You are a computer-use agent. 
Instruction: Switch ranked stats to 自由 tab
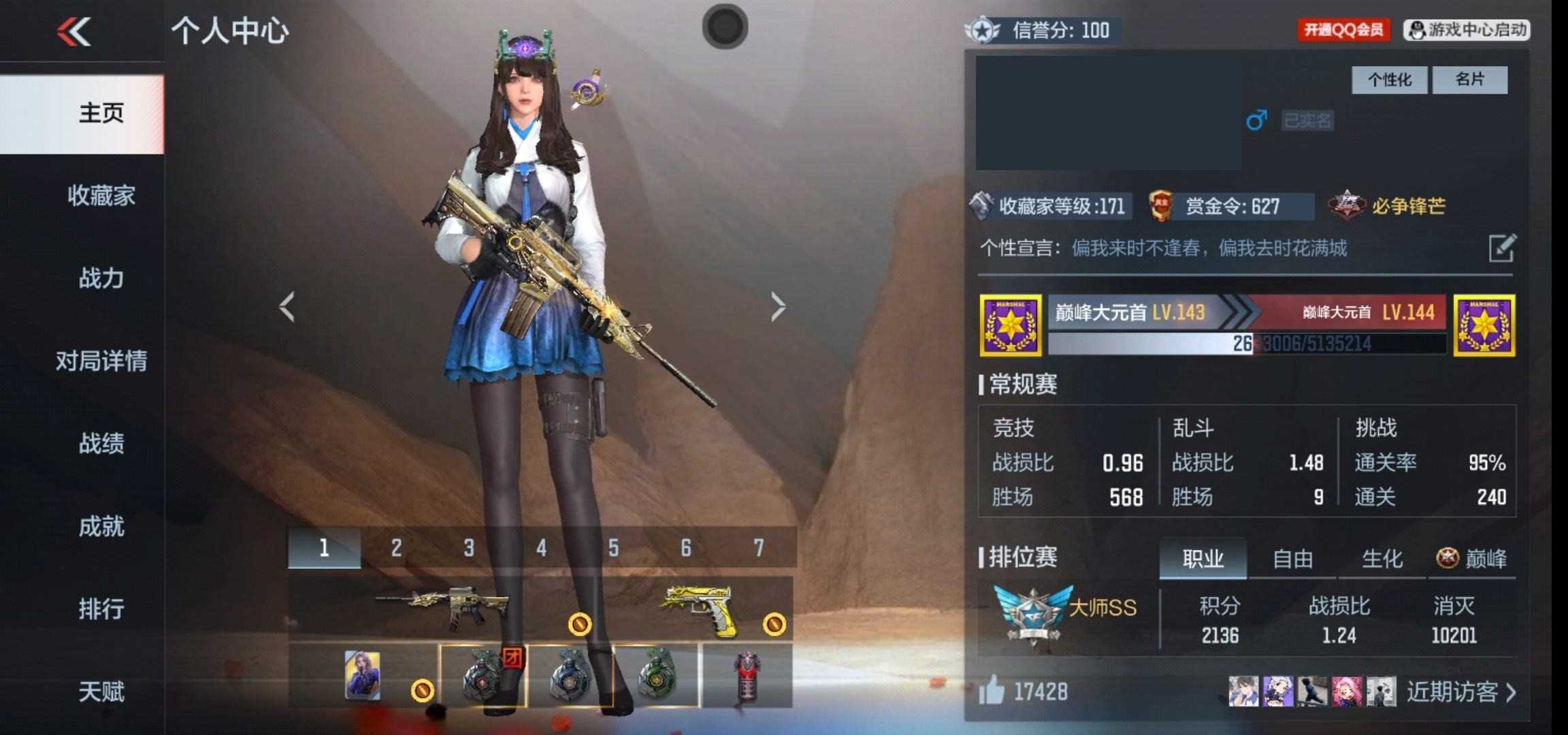pos(1292,559)
